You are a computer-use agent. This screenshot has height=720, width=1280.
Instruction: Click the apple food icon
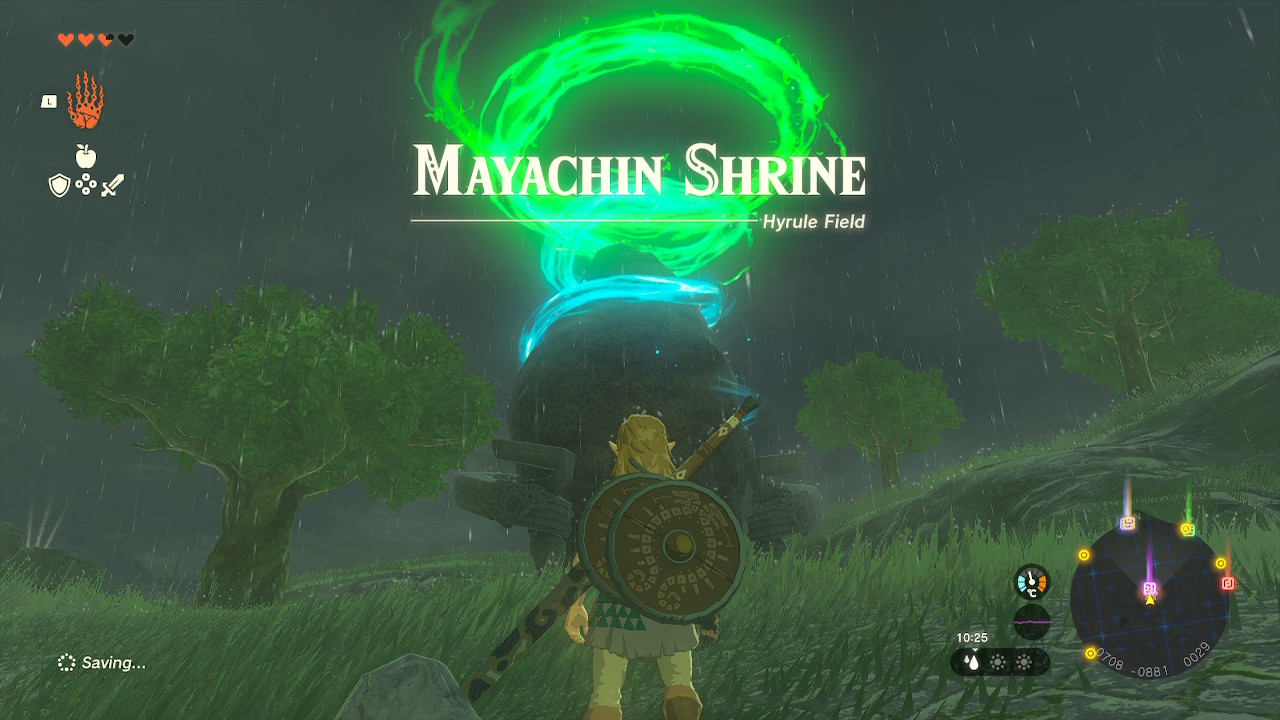click(x=85, y=154)
